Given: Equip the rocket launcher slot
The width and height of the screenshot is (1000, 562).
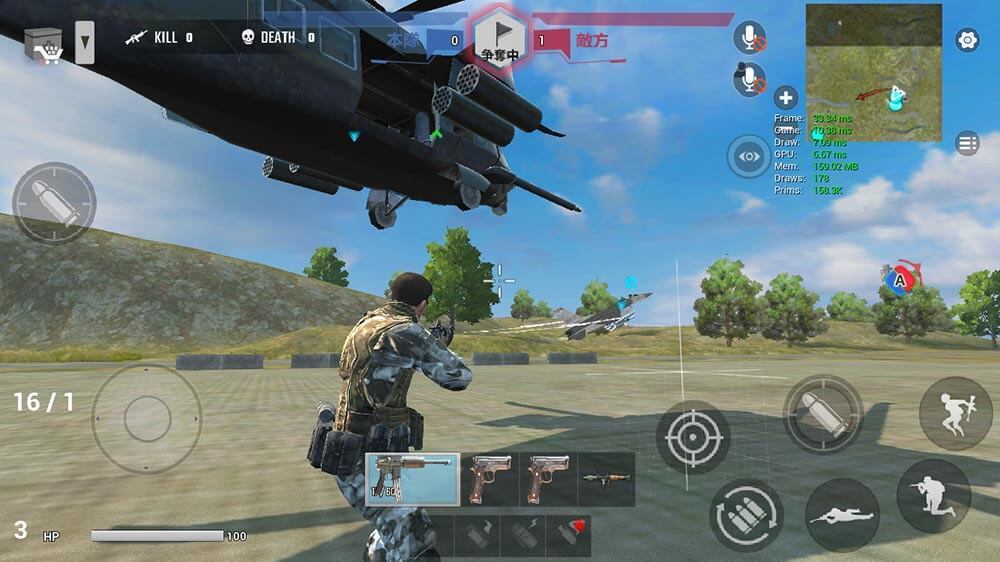Looking at the screenshot, I should (x=606, y=479).
